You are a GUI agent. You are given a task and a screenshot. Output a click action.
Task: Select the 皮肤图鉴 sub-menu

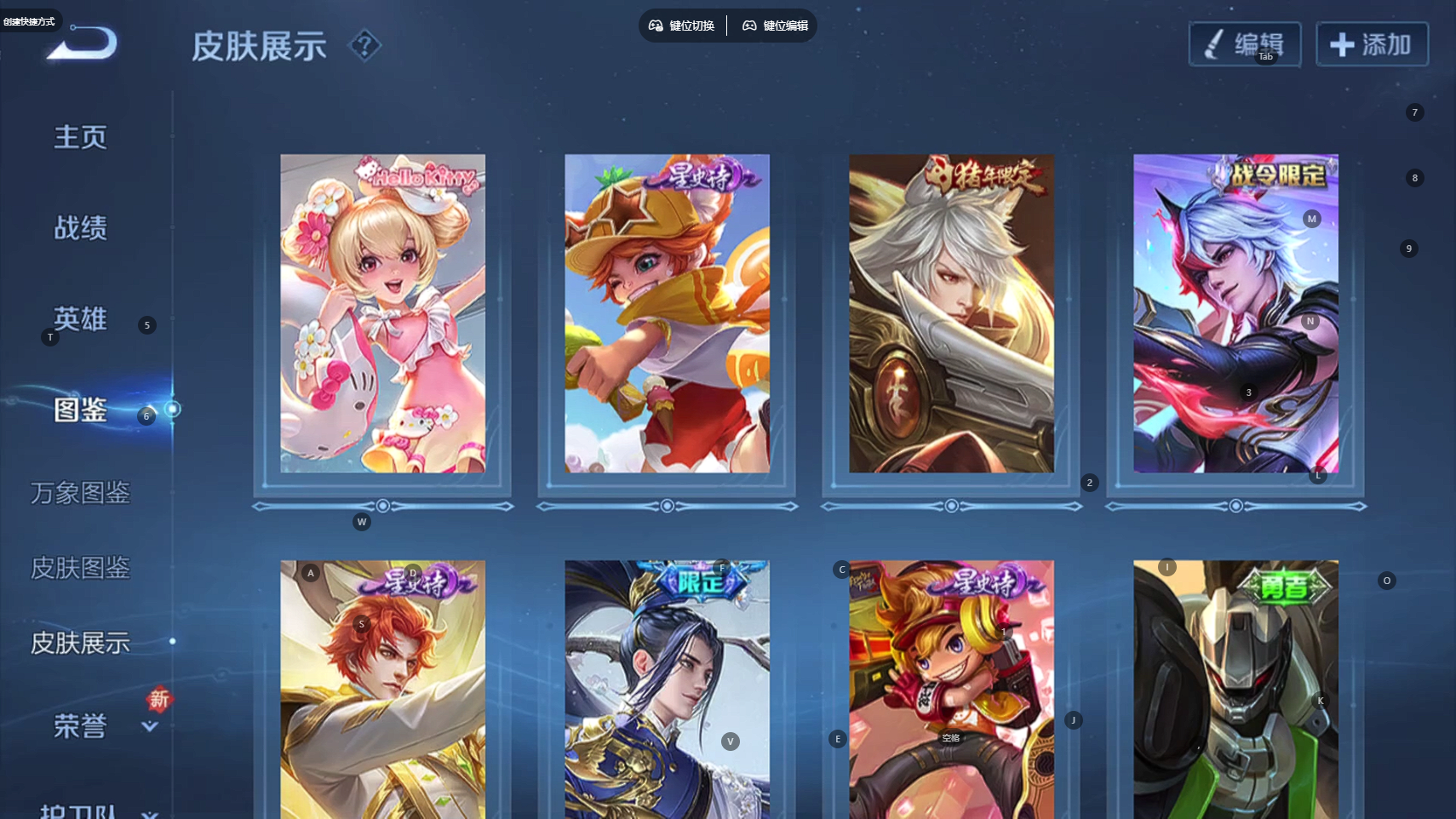coord(80,568)
